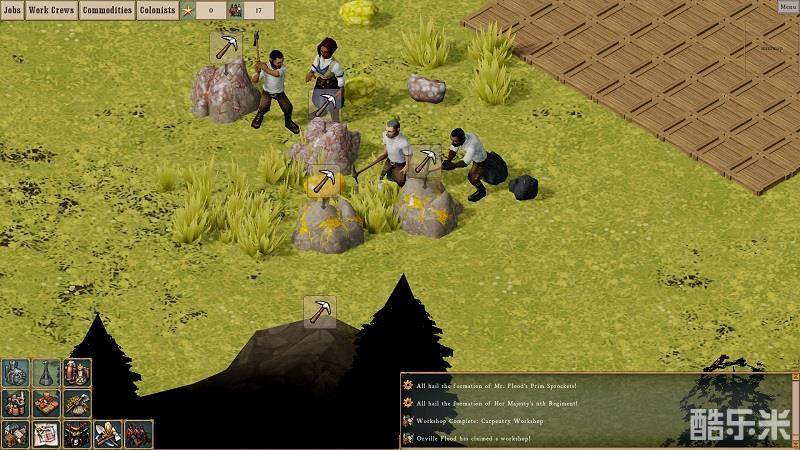Select the Prim Sprockets formation message
Viewport: 800px width, 450px height.
pyautogui.click(x=496, y=385)
